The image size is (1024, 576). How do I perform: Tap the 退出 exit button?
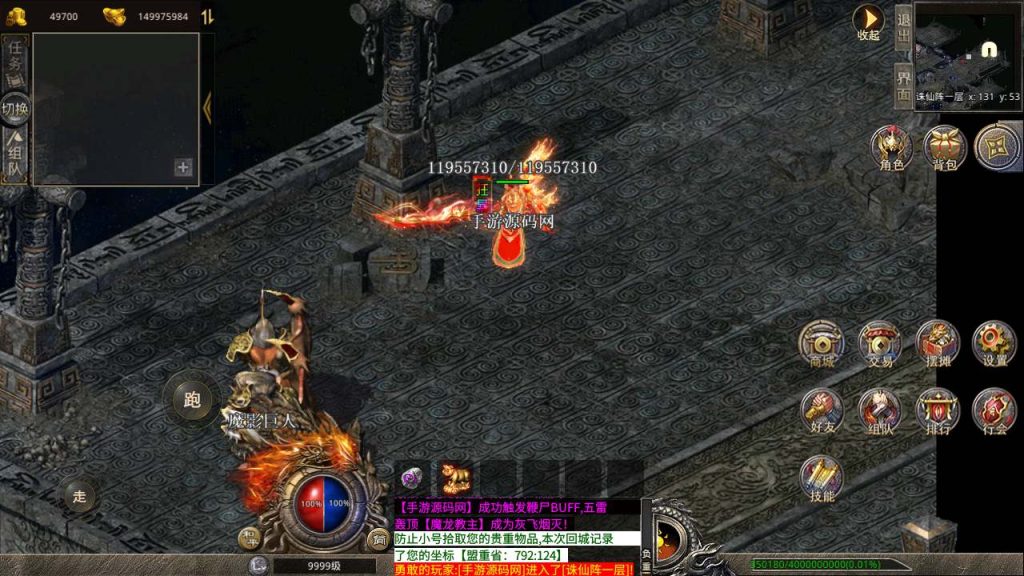[x=903, y=29]
